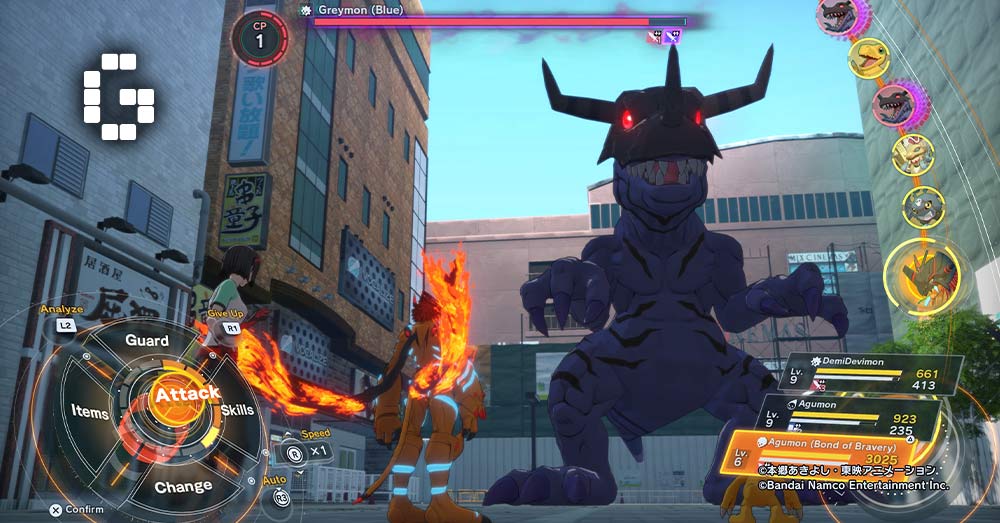Click the small yellow Agumon turn-order portrait
The width and height of the screenshot is (1000, 523).
click(x=868, y=58)
